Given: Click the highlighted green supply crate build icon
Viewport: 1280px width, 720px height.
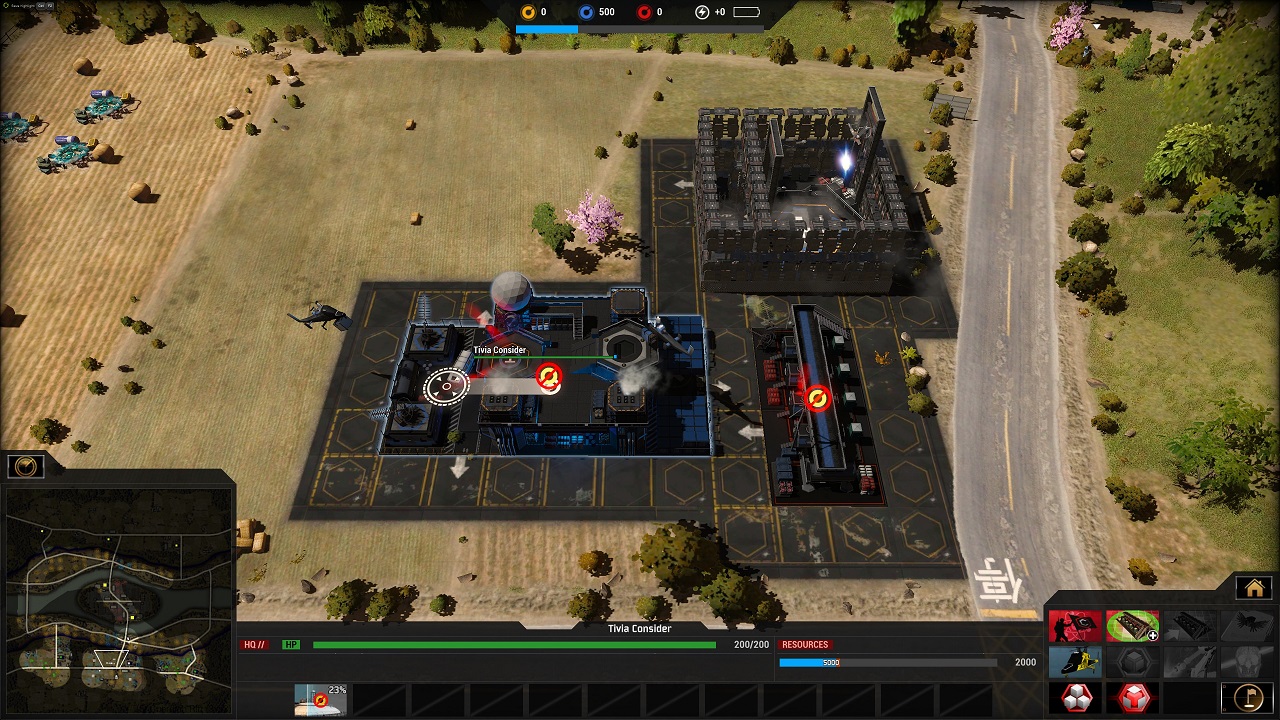Looking at the screenshot, I should (x=1133, y=626).
